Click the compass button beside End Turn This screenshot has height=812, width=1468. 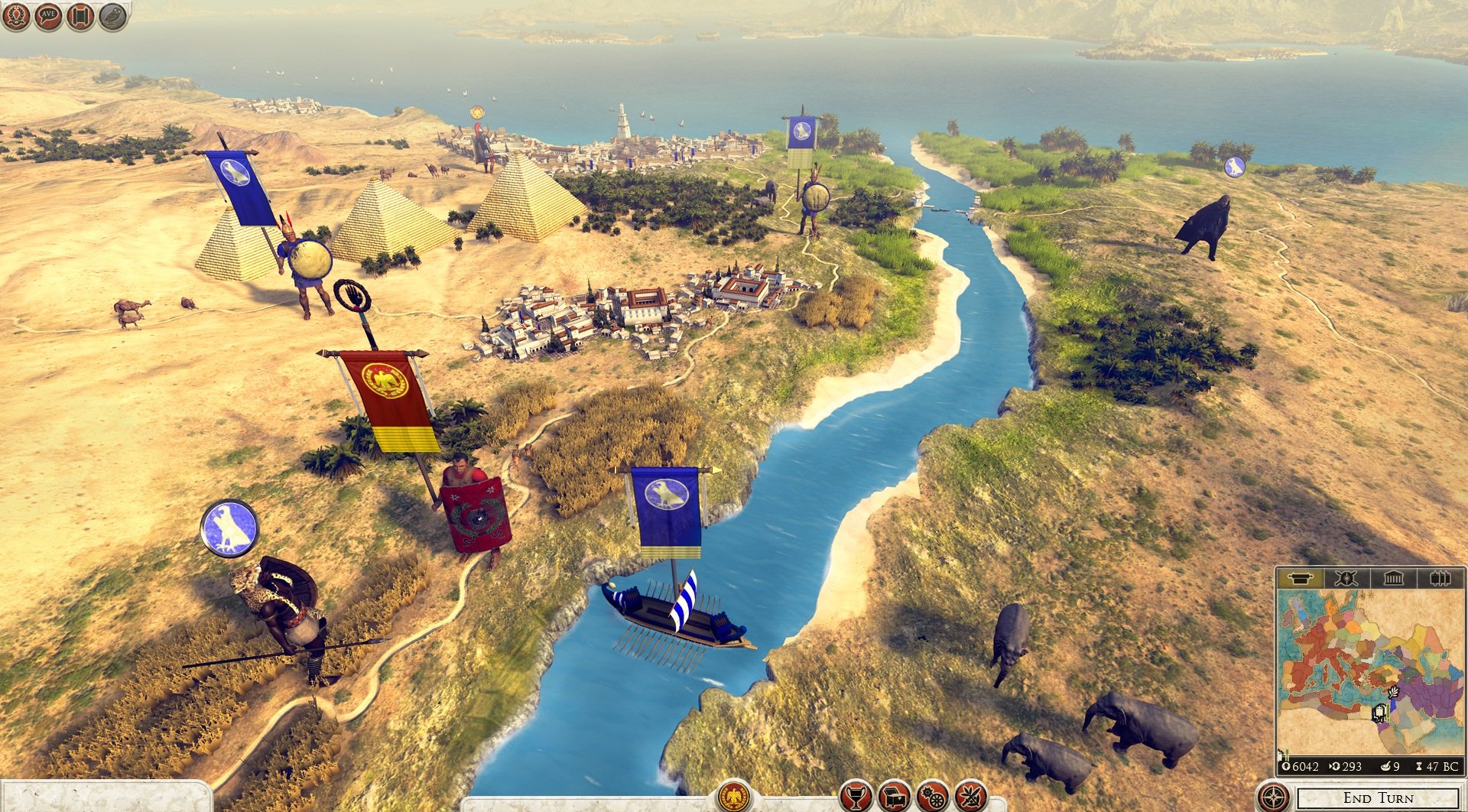click(1273, 797)
